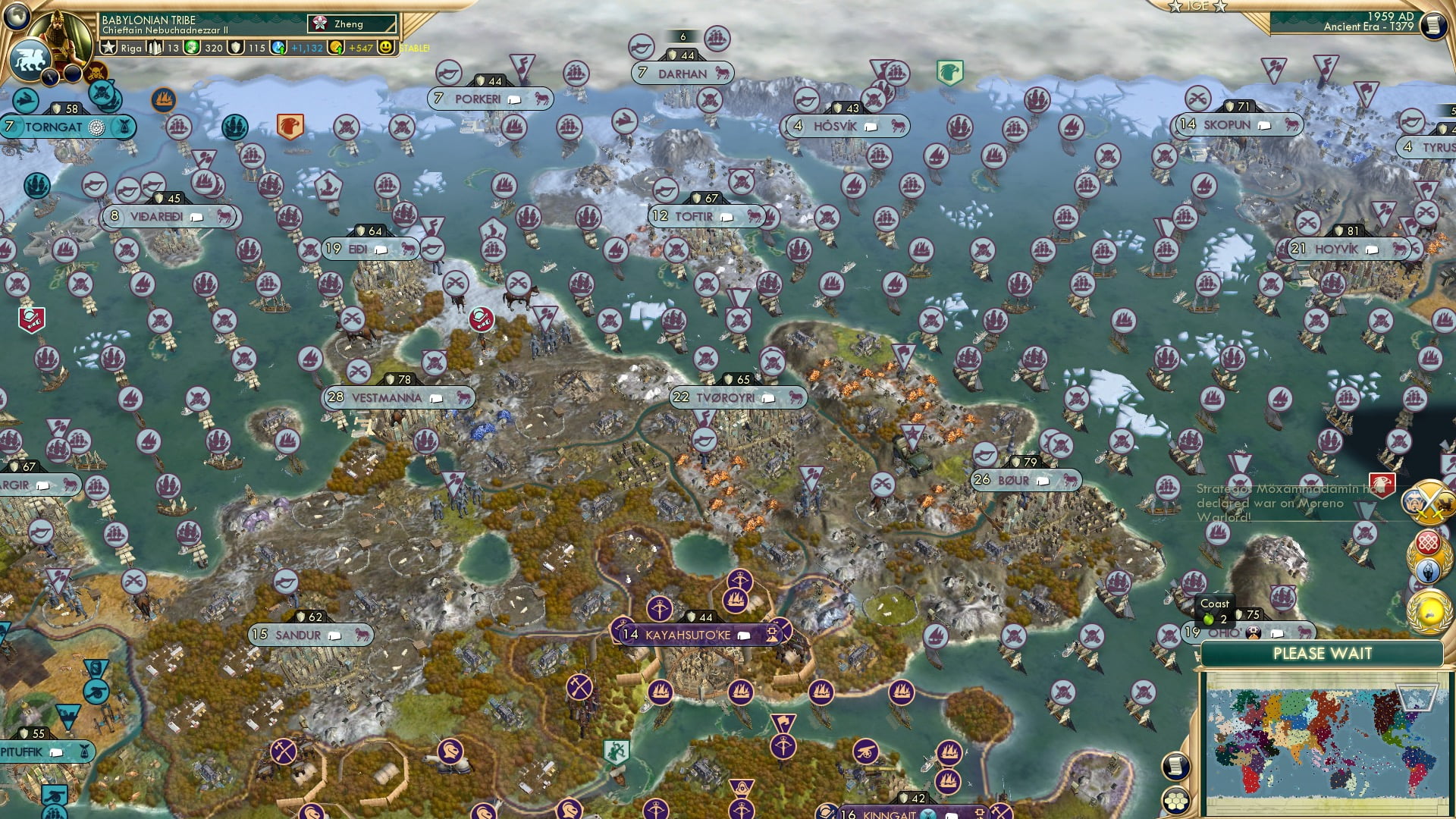Click the globe icon in the corner

pos(16,15)
